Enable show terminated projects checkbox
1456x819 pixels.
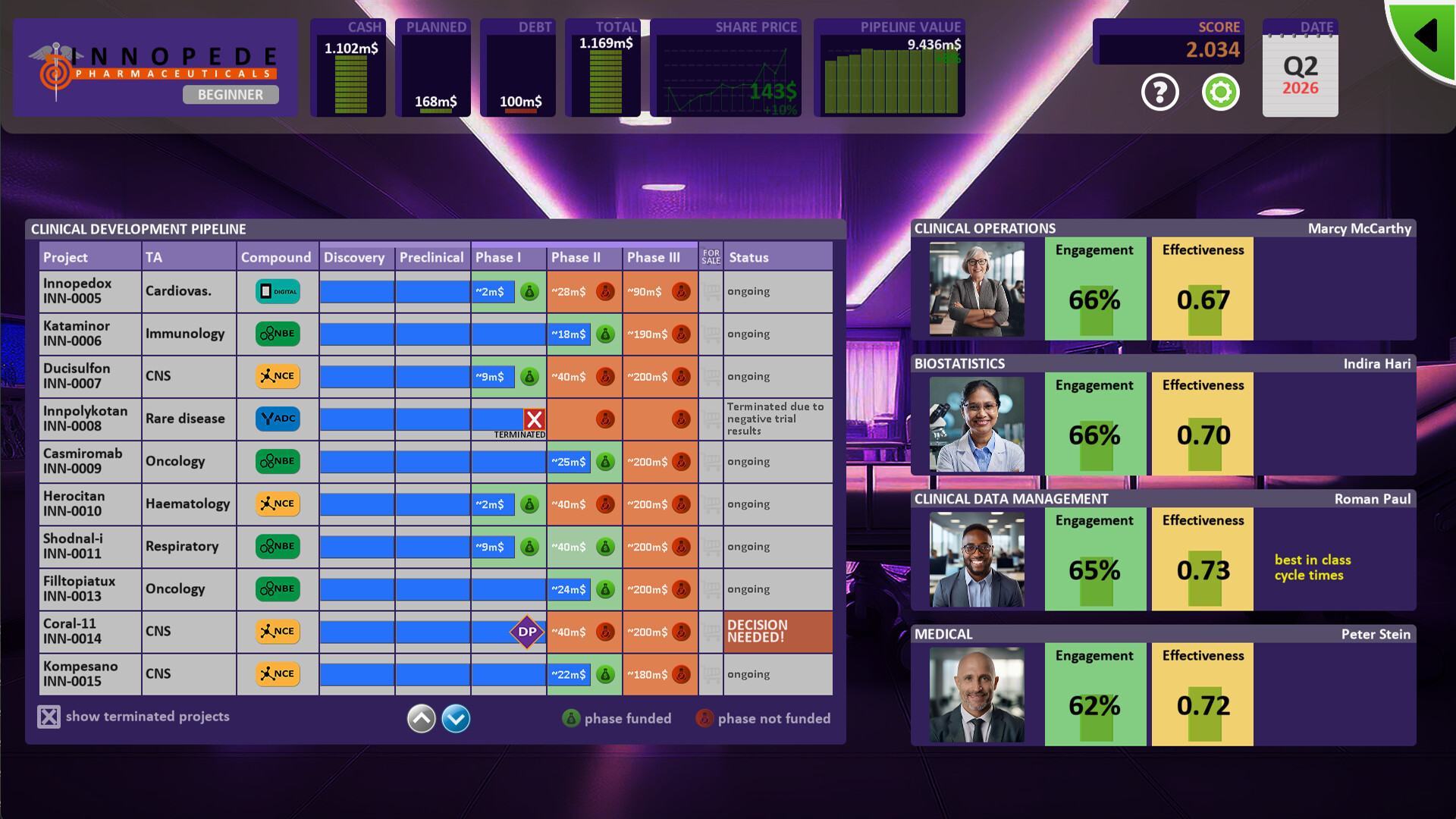click(x=49, y=716)
